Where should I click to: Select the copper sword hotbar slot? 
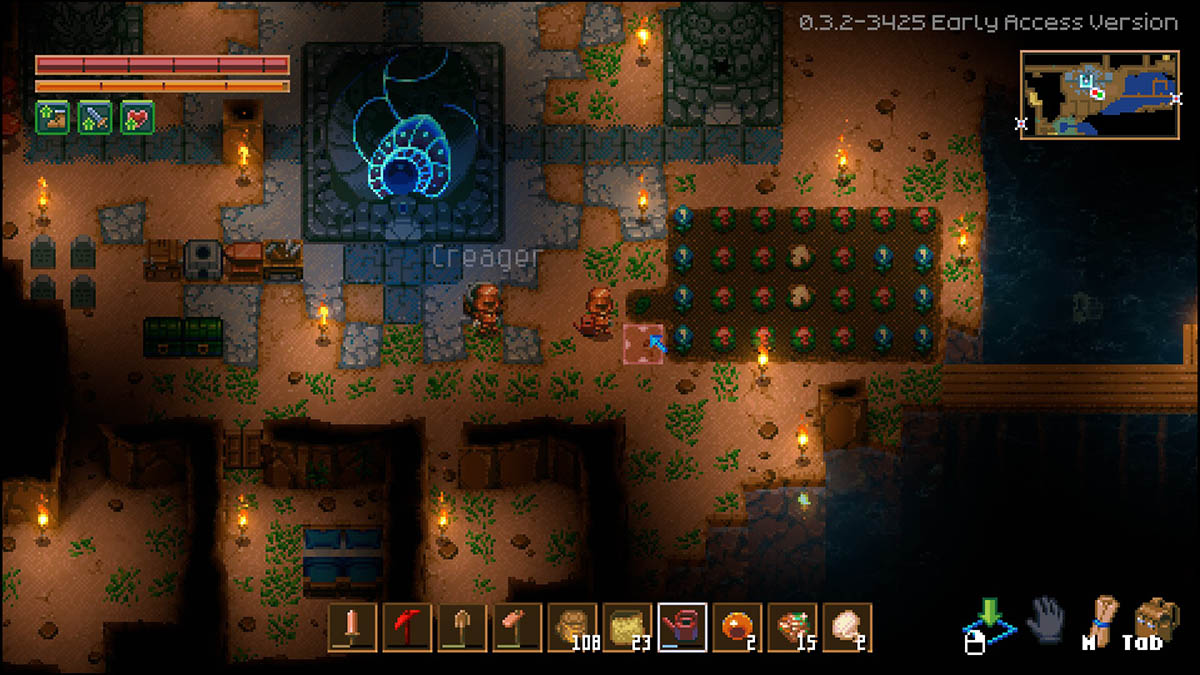[352, 627]
